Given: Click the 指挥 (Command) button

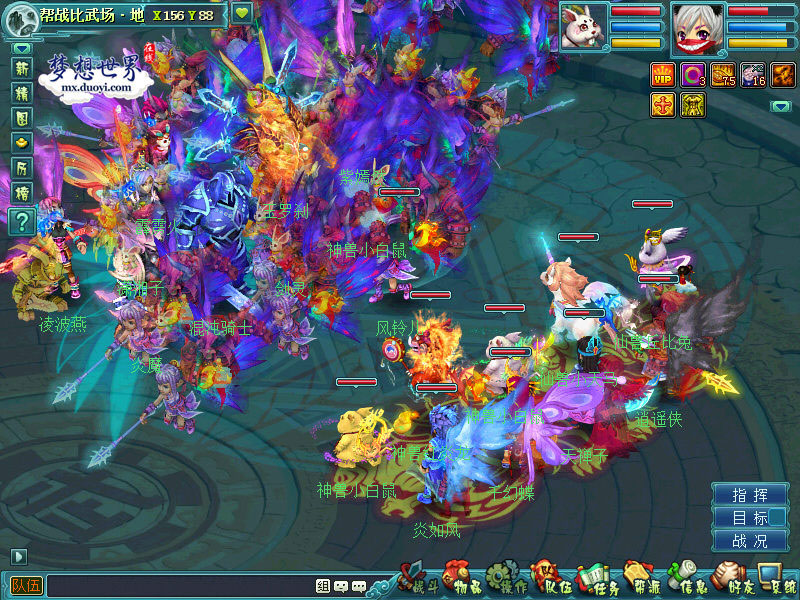Looking at the screenshot, I should (x=750, y=495).
